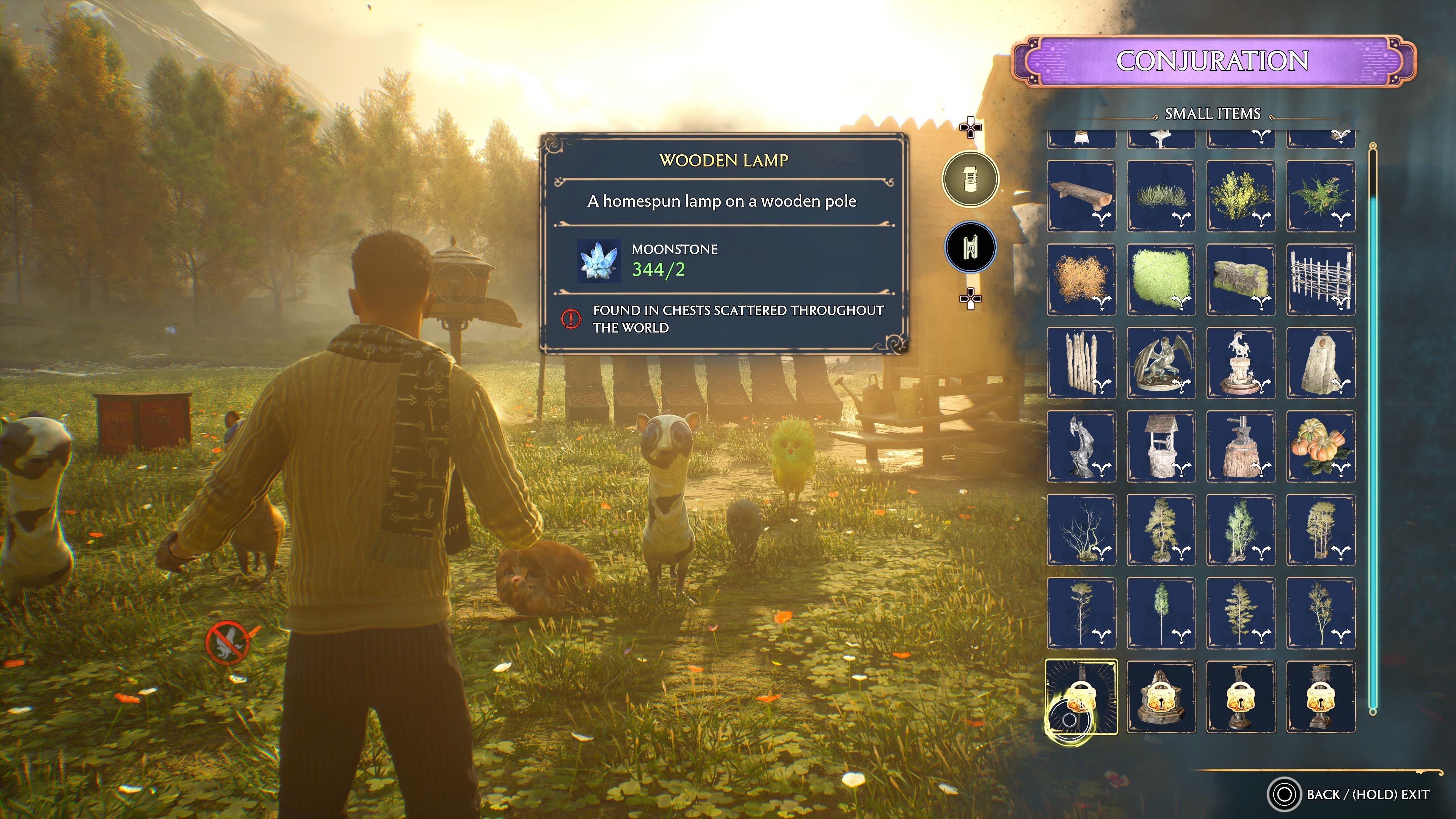The image size is (1456, 819).
Task: Choose the unicorn statue on pedestal
Action: (1241, 363)
